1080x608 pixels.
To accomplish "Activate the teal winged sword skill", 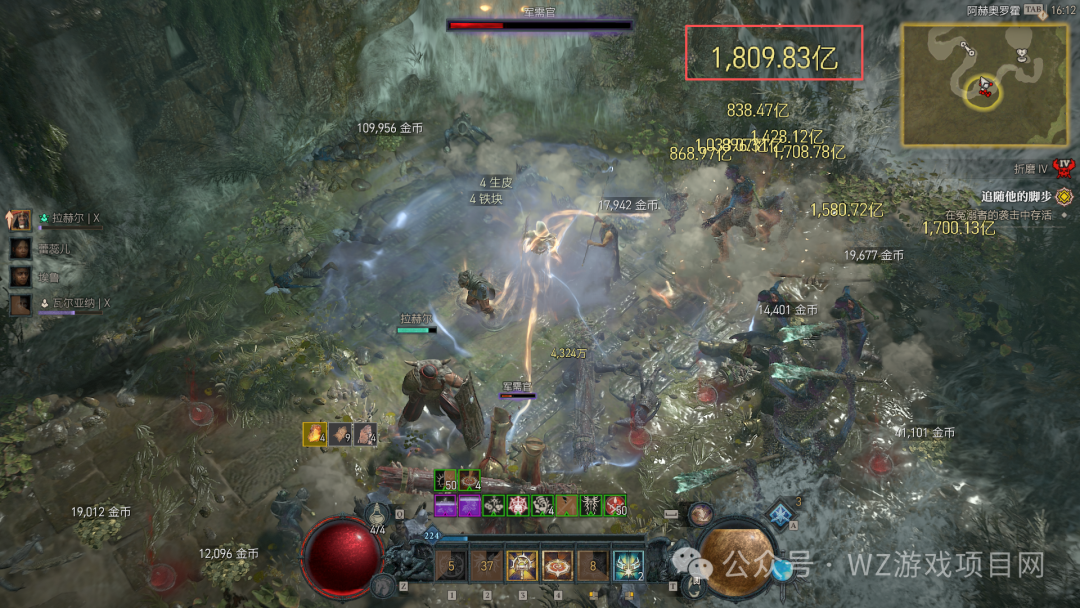I will click(x=628, y=566).
